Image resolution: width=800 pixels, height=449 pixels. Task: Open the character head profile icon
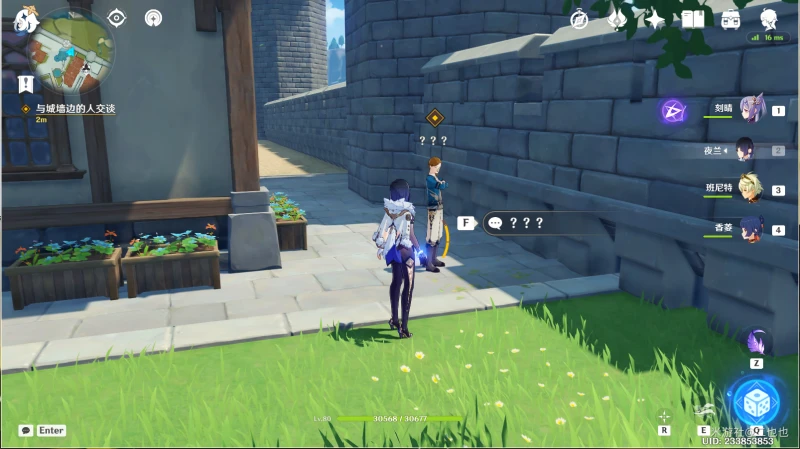768,19
